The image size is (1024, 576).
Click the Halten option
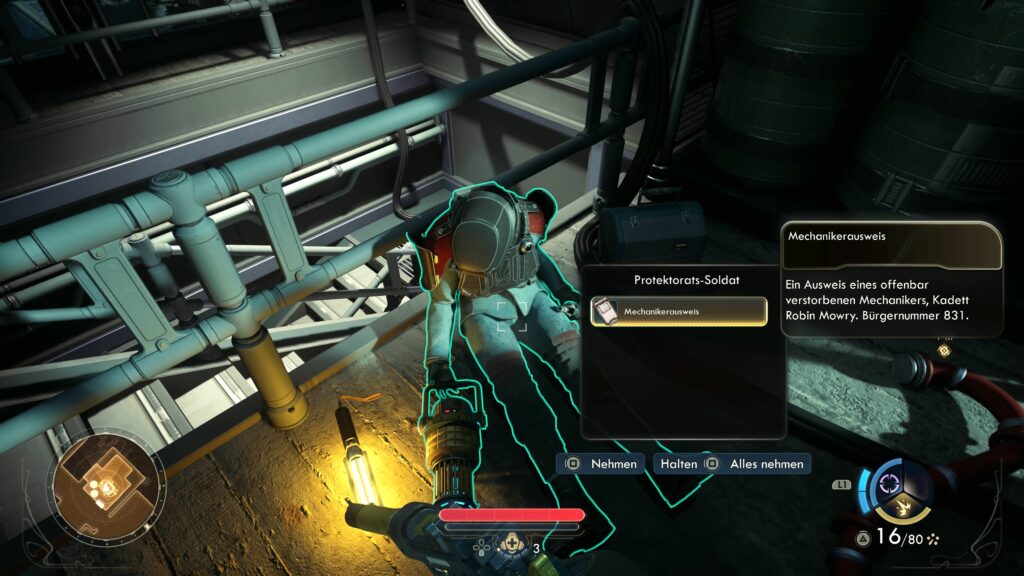(x=675, y=464)
